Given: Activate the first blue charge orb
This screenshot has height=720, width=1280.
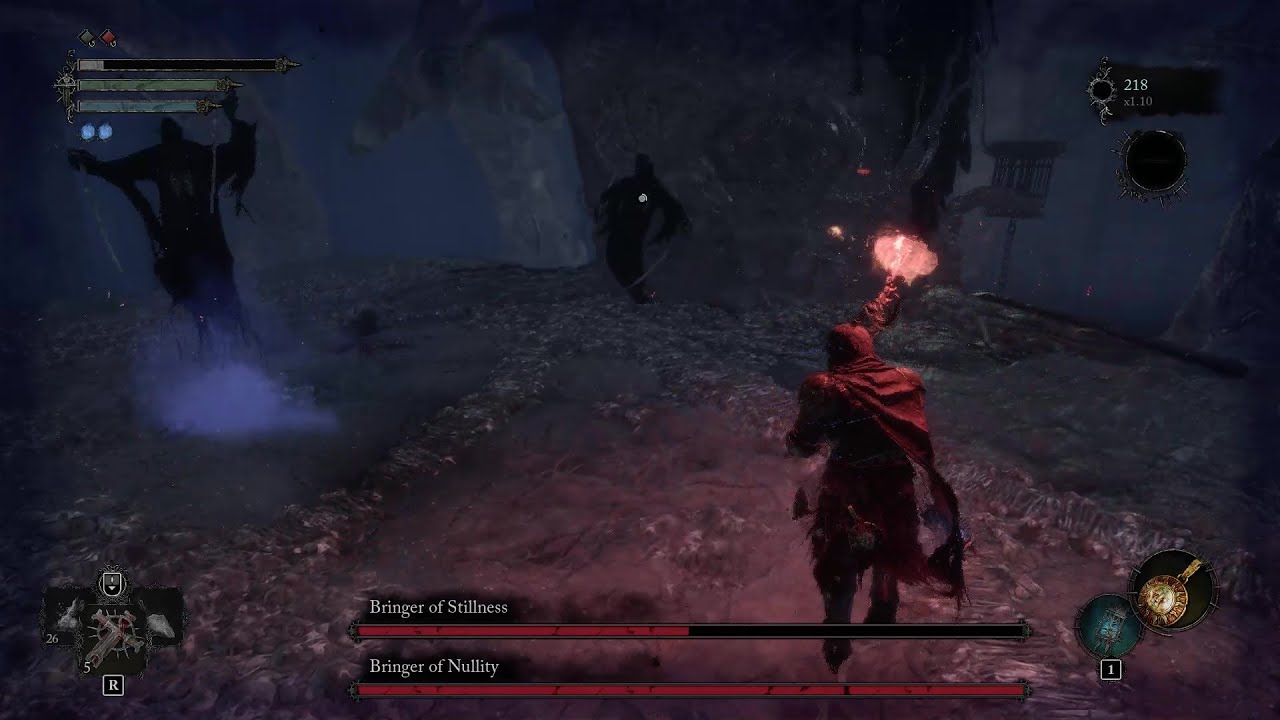Looking at the screenshot, I should [x=88, y=132].
